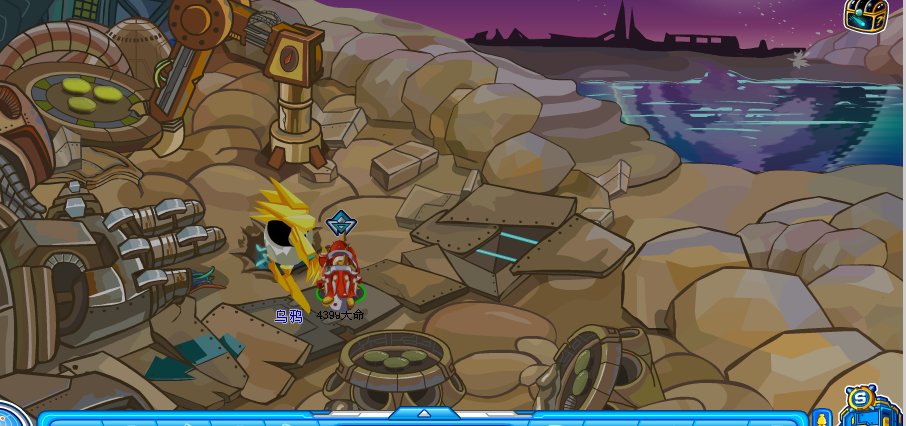Open the blue S-badge machine icon

pyautogui.click(x=862, y=406)
